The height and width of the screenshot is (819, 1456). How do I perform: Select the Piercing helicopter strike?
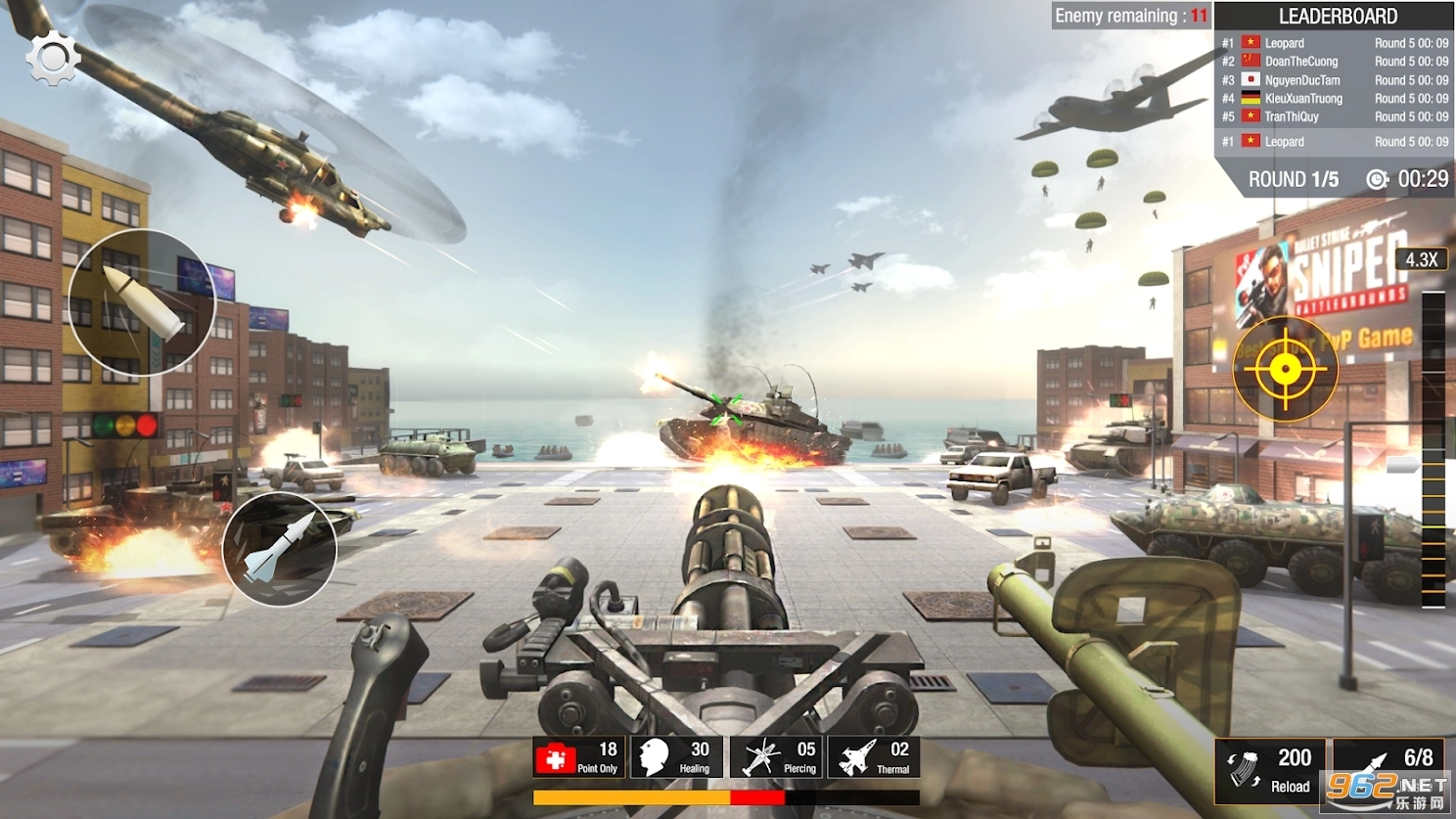point(776,757)
